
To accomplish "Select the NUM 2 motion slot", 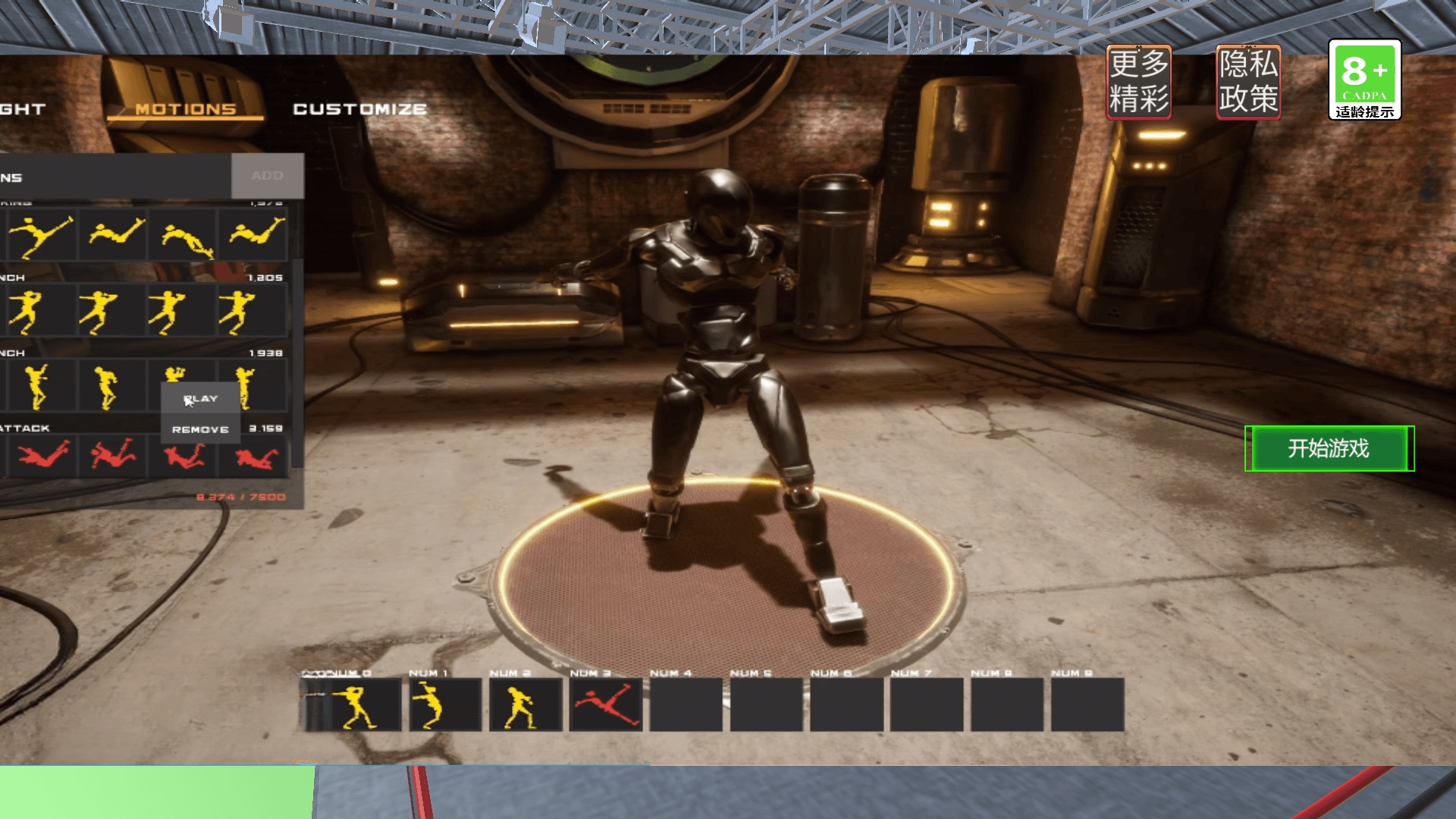I will (x=526, y=705).
